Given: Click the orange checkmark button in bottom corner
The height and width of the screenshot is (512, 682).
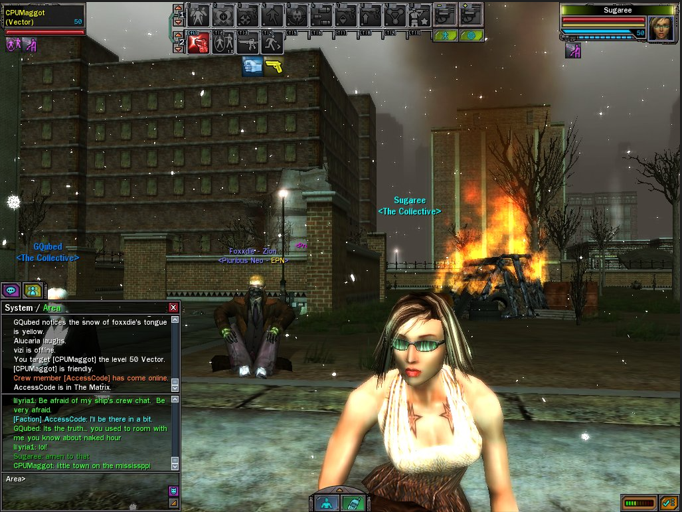Looking at the screenshot, I should pos(669,503).
